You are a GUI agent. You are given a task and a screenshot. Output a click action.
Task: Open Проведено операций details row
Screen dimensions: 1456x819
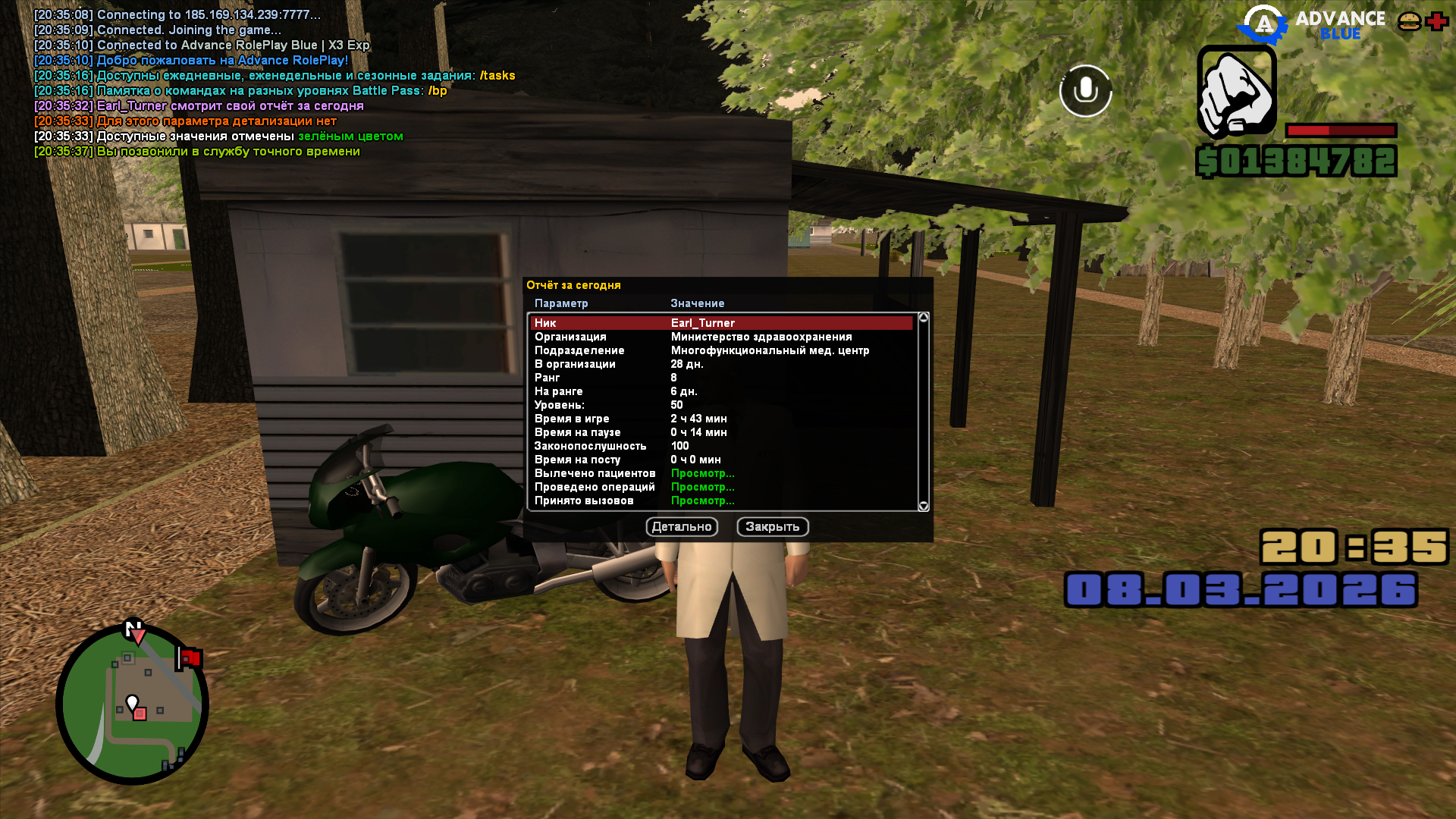pyautogui.click(x=702, y=487)
